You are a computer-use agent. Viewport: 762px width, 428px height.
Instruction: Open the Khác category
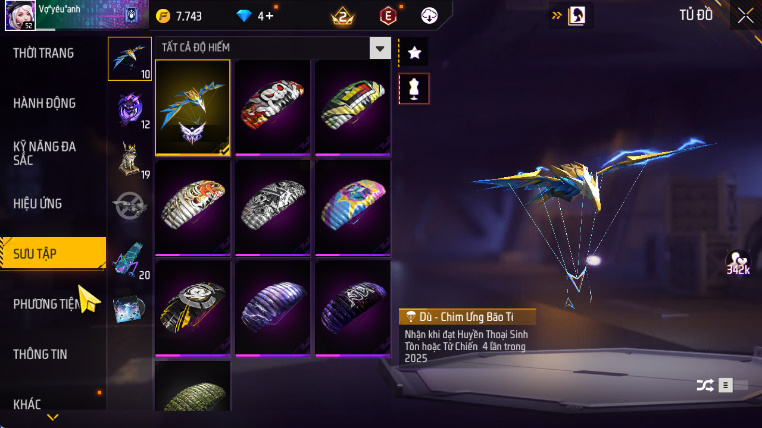pos(27,404)
